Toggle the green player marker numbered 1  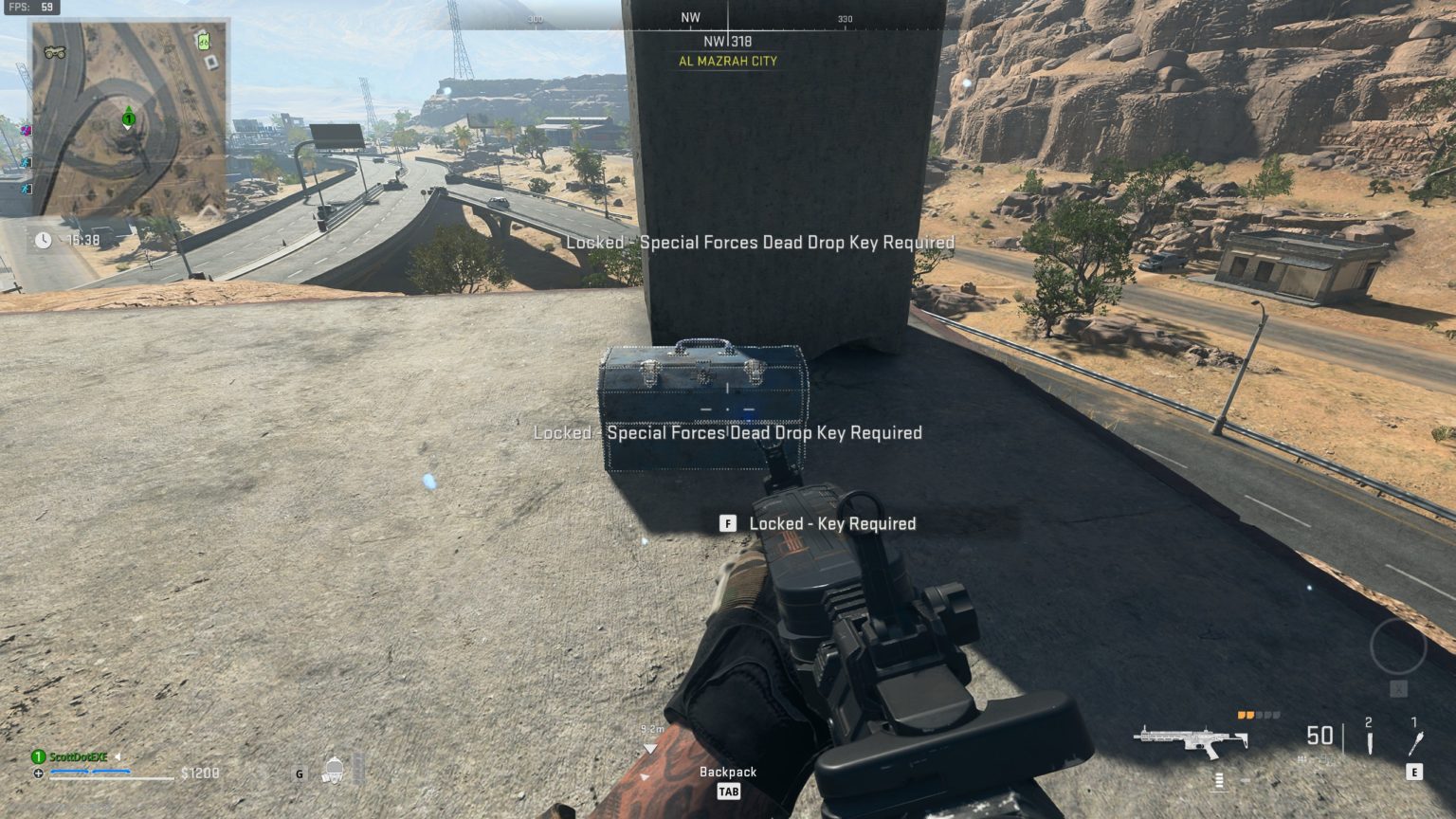point(127,118)
